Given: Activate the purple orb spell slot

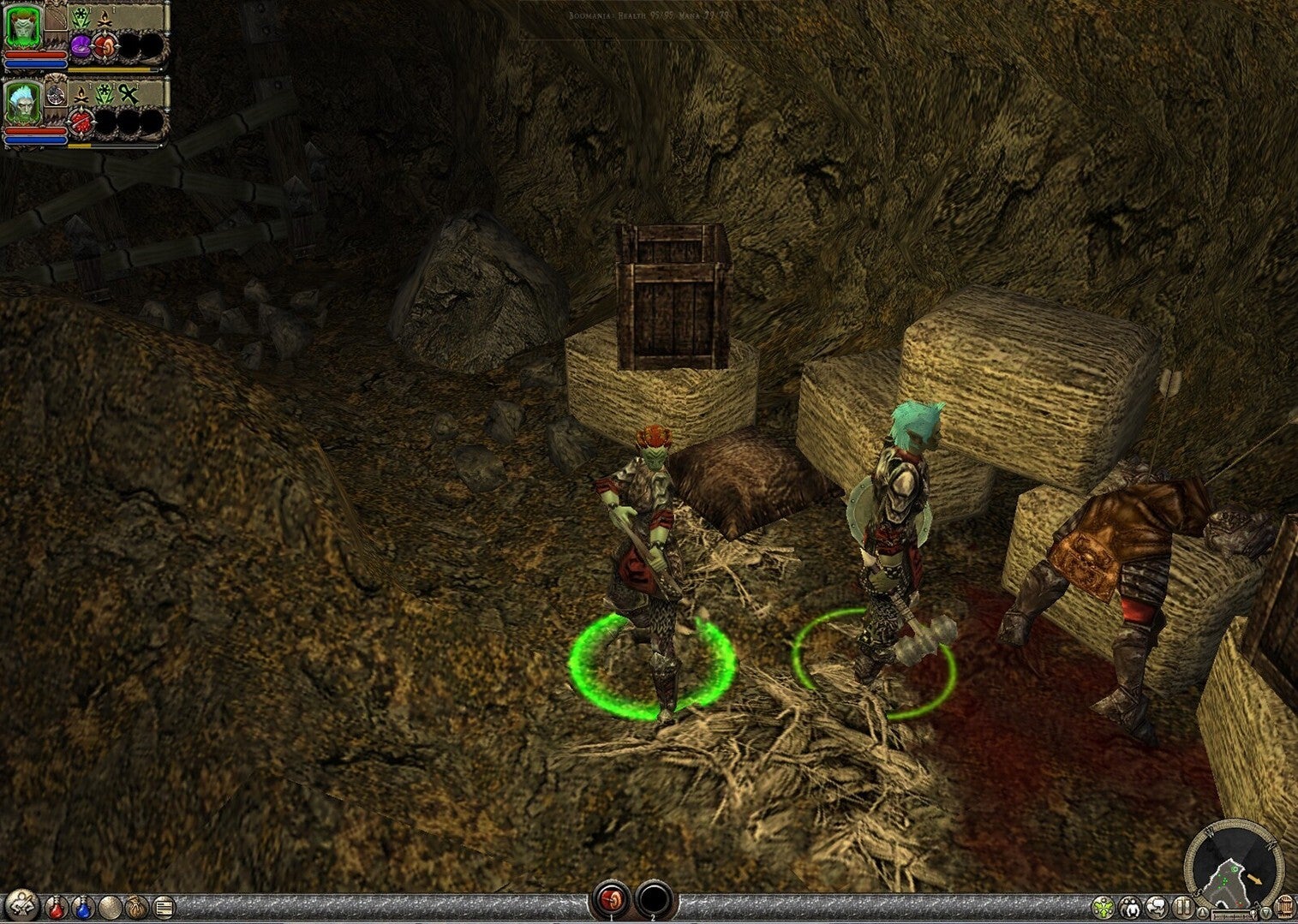Looking at the screenshot, I should coord(82,46).
